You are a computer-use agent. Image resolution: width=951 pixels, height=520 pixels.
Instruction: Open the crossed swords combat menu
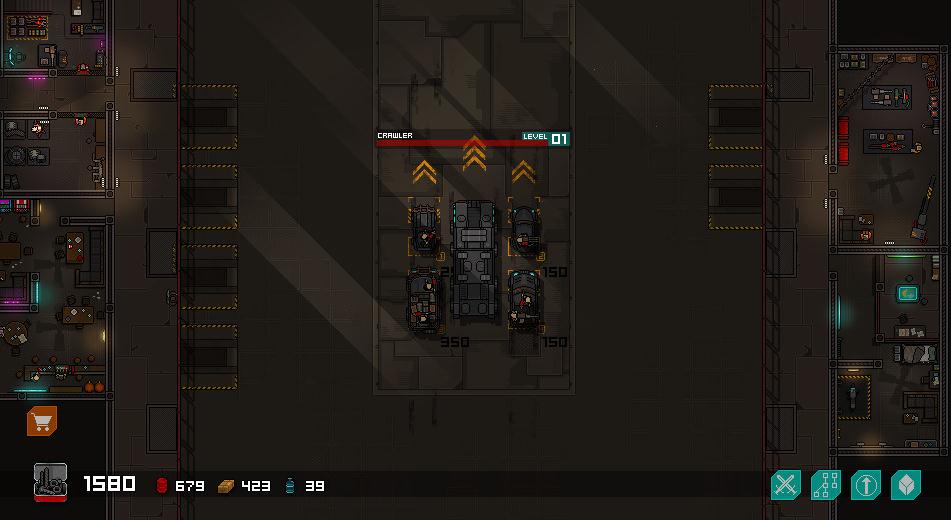tap(786, 486)
